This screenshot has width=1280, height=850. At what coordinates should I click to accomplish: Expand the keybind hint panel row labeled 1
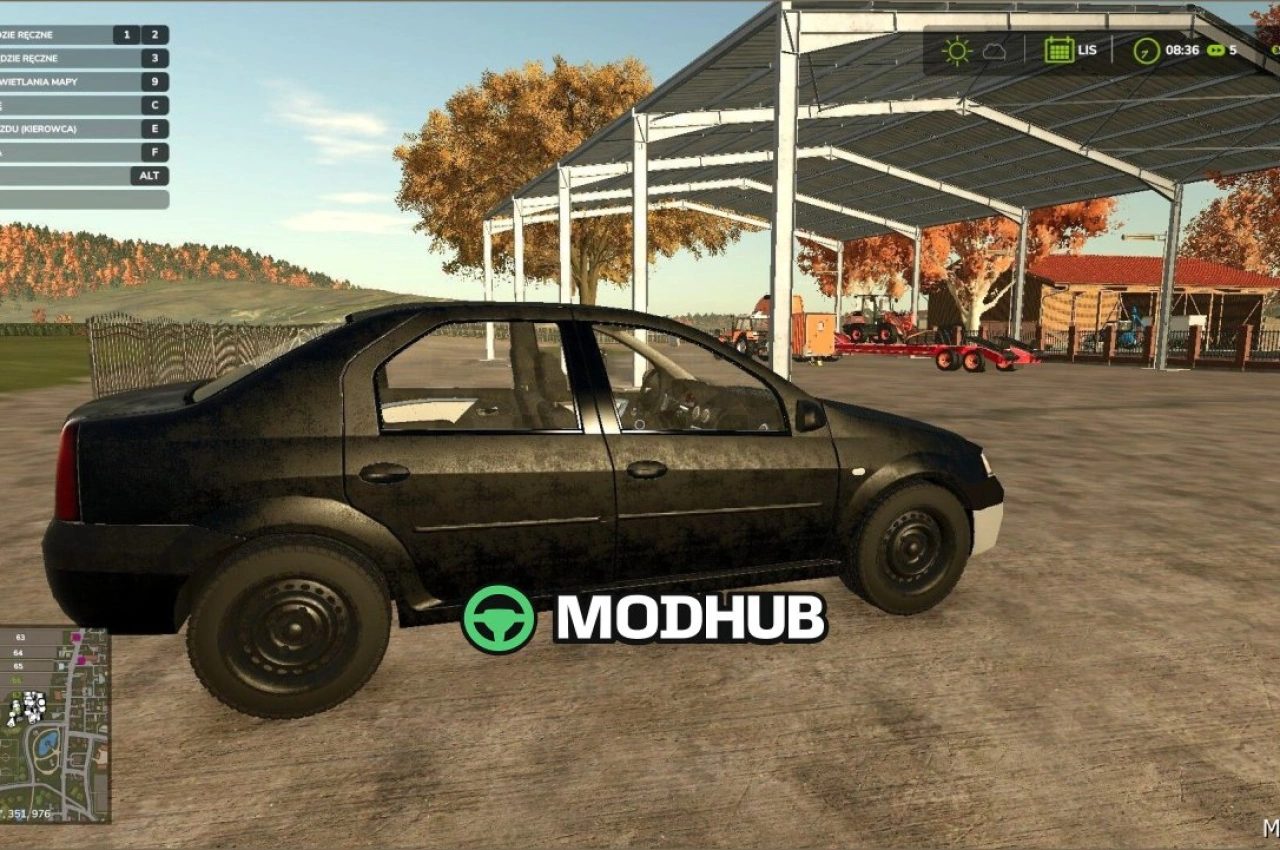pos(126,33)
